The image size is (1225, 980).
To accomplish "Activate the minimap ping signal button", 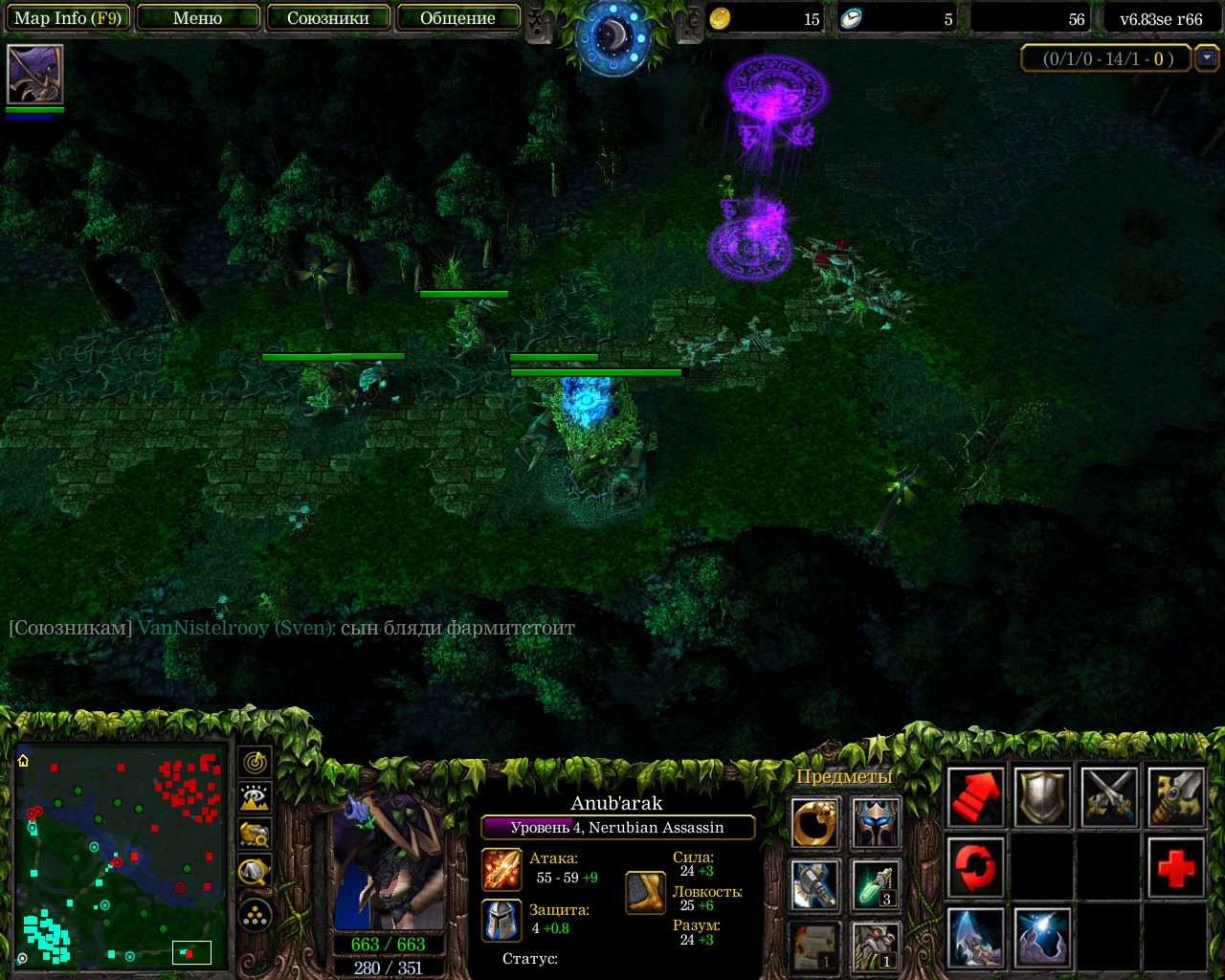I will [x=255, y=762].
